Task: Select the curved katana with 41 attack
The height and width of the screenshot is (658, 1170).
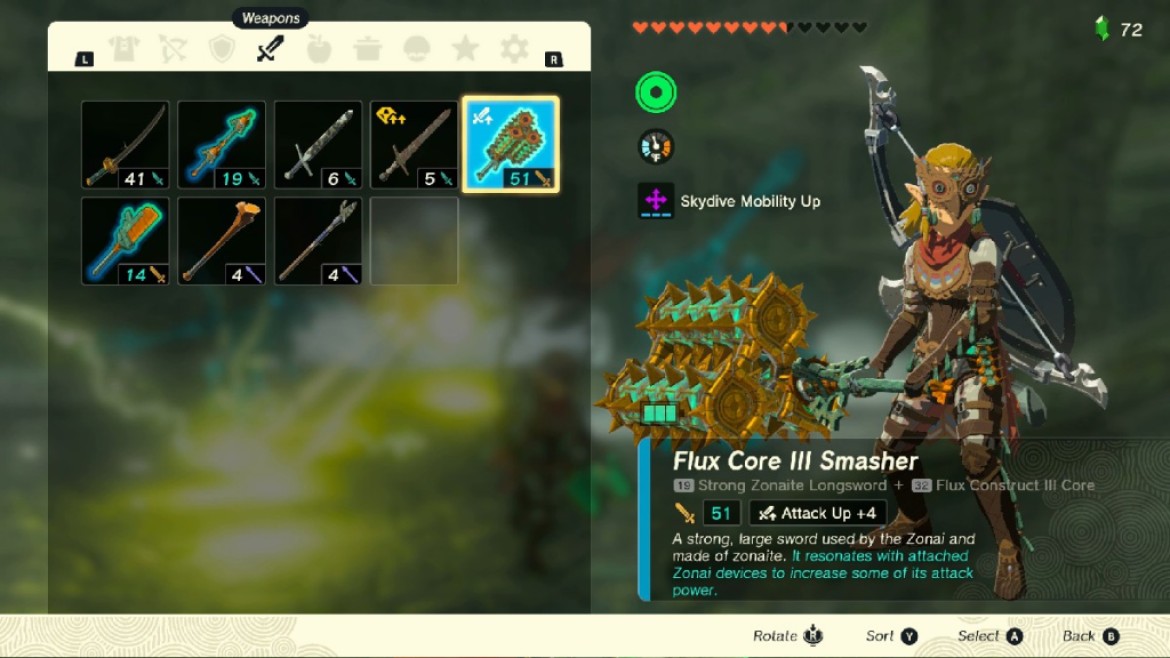Action: 125,145
